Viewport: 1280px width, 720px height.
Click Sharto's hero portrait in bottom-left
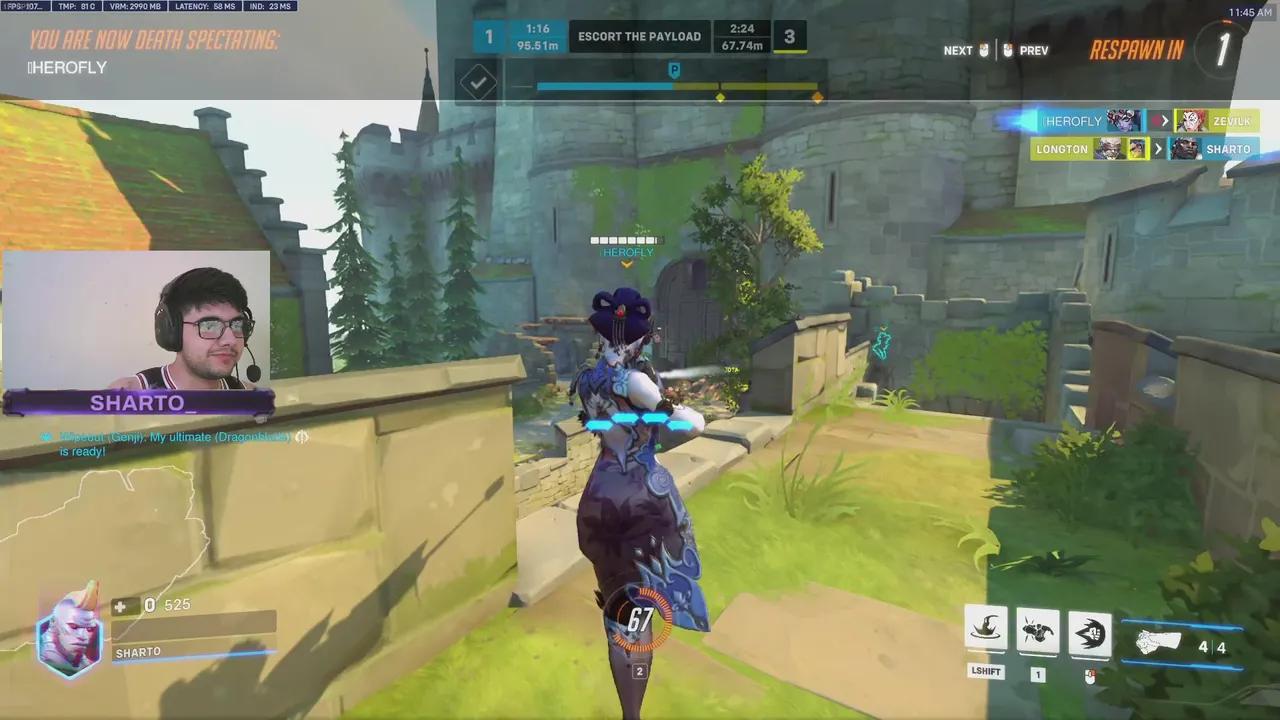click(x=68, y=635)
